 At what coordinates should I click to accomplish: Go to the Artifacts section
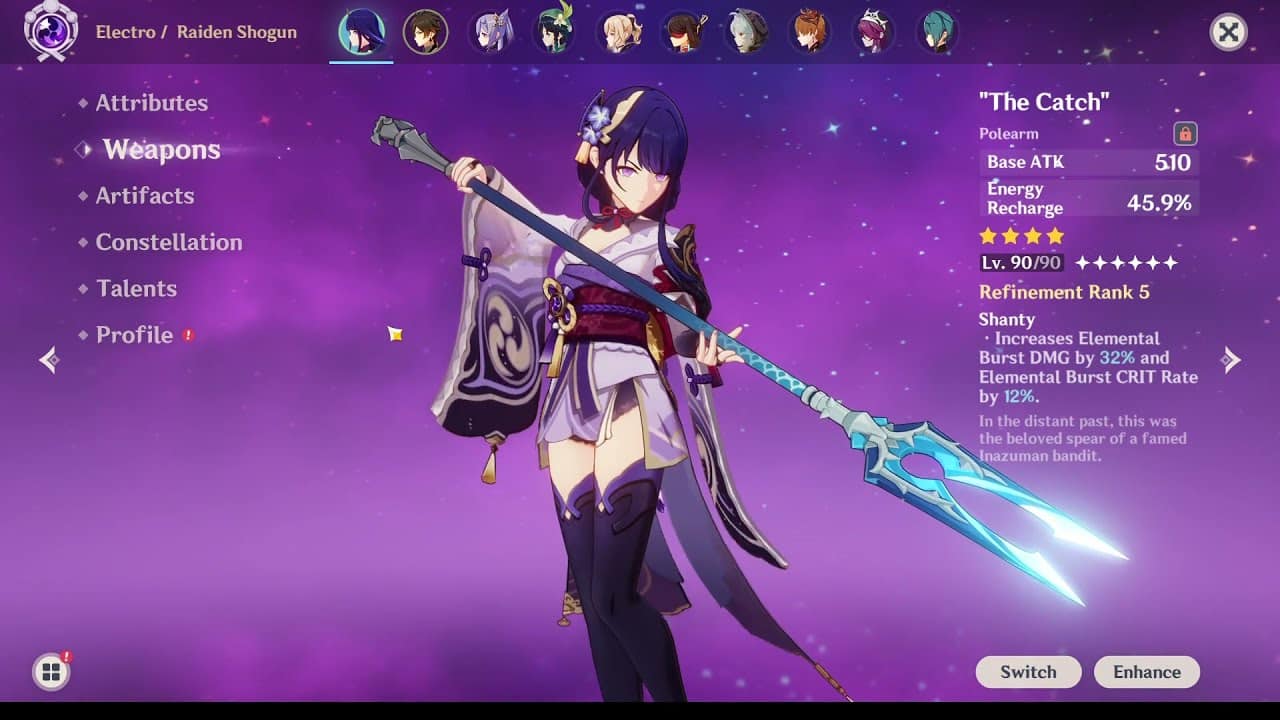click(x=144, y=196)
